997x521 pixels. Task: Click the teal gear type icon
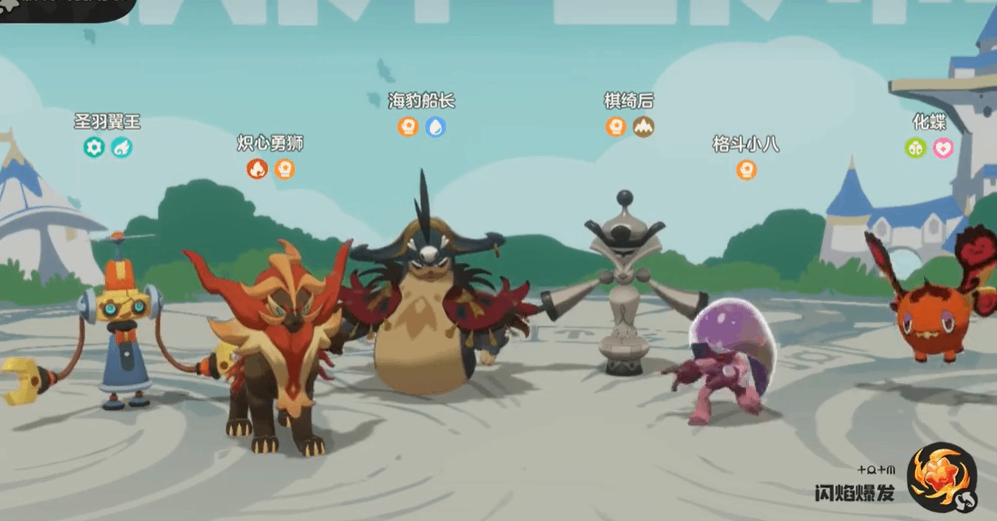94,148
